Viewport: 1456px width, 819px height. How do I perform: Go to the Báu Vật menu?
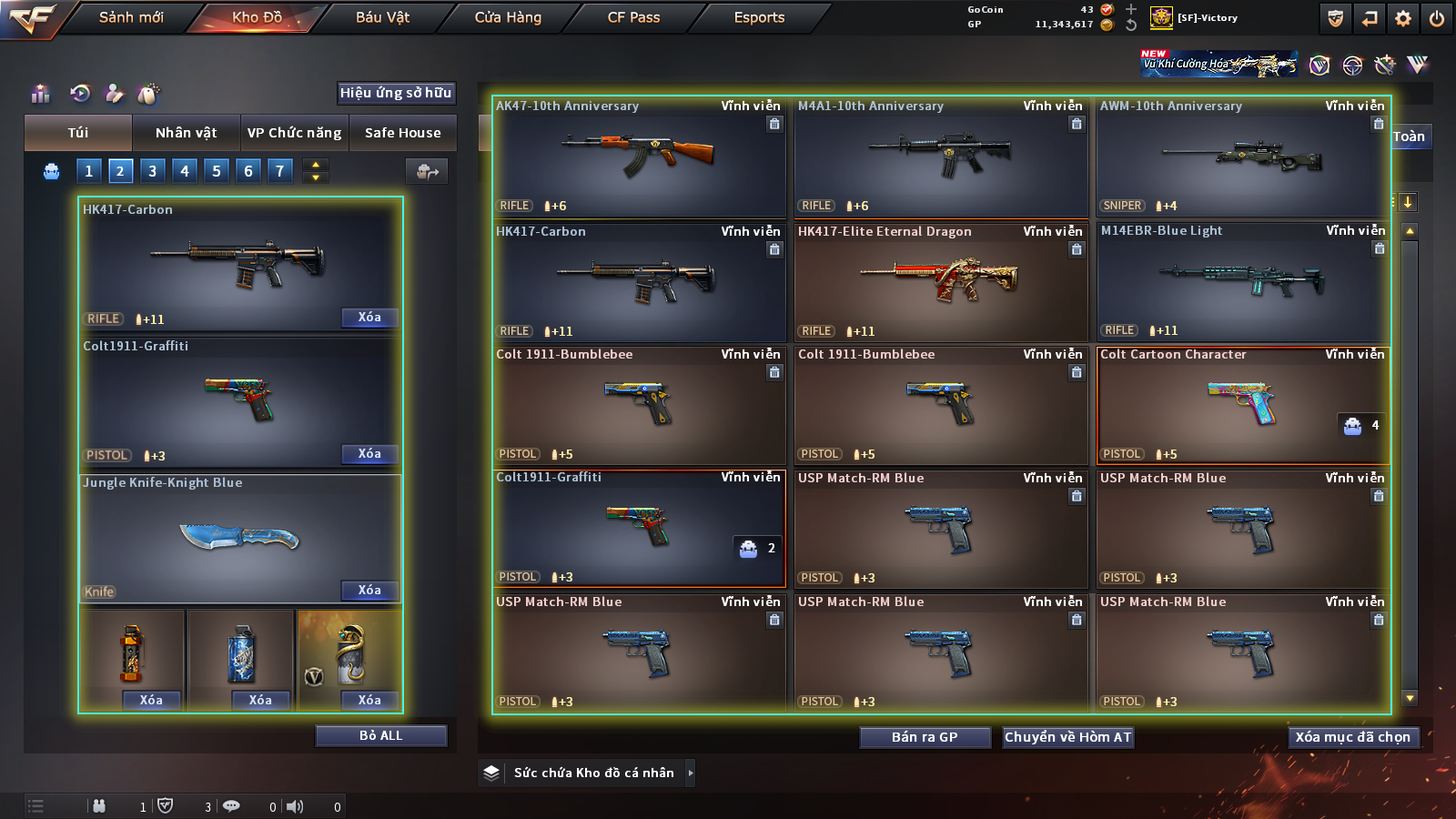[x=382, y=17]
